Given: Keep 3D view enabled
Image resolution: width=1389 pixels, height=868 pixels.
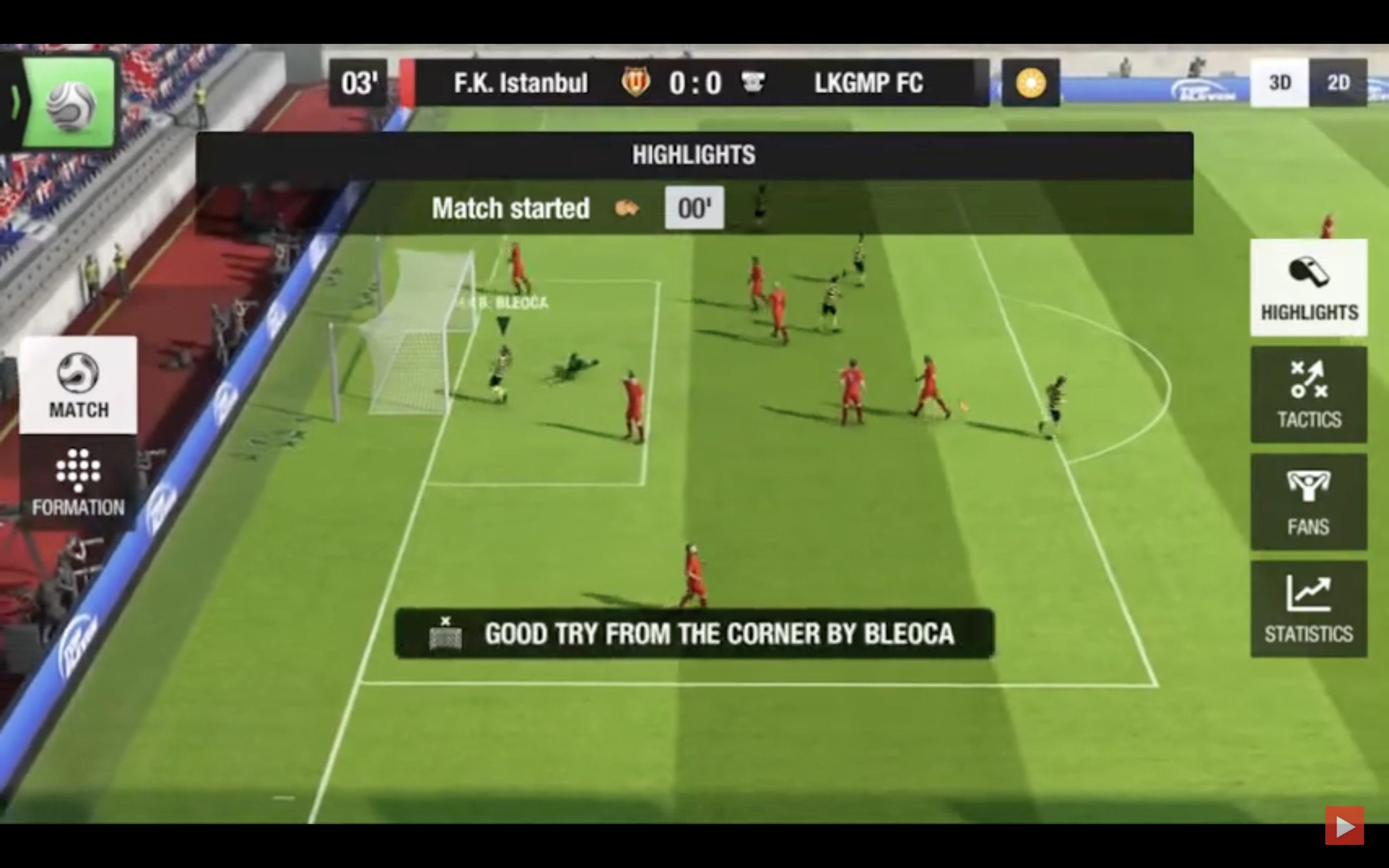Looking at the screenshot, I should (1281, 82).
